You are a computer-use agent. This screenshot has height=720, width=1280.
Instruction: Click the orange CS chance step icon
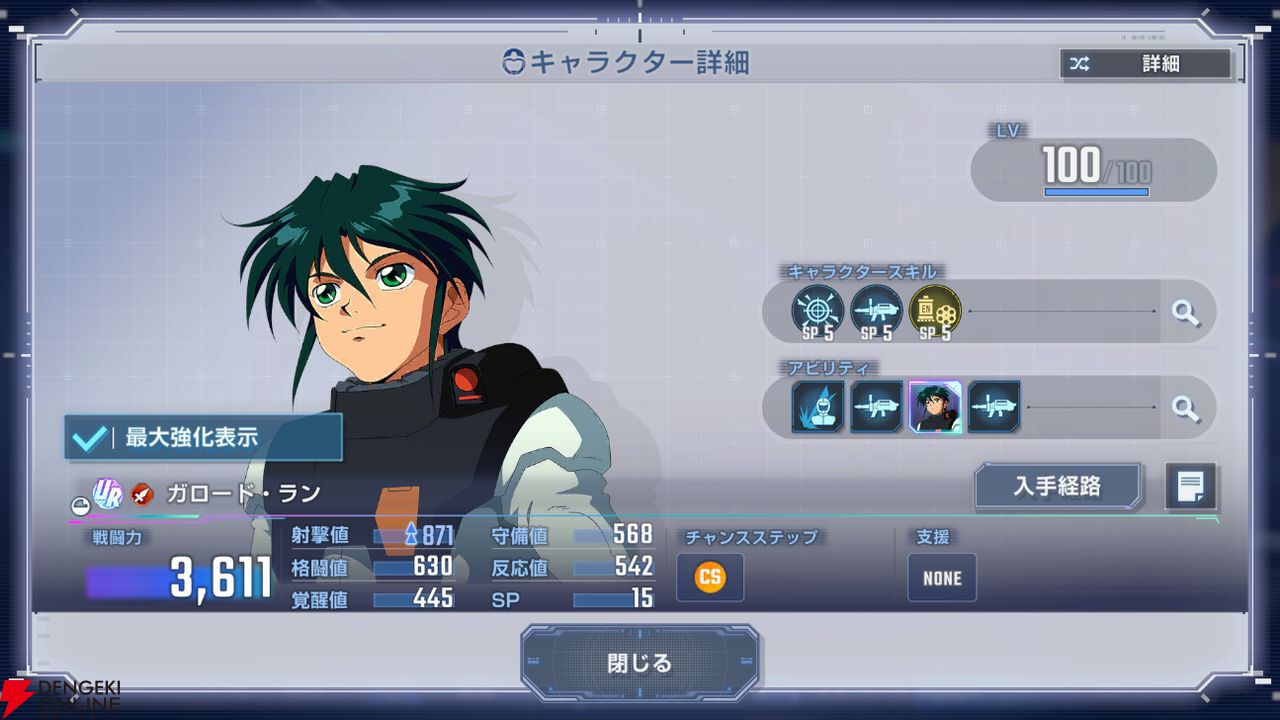coord(710,577)
